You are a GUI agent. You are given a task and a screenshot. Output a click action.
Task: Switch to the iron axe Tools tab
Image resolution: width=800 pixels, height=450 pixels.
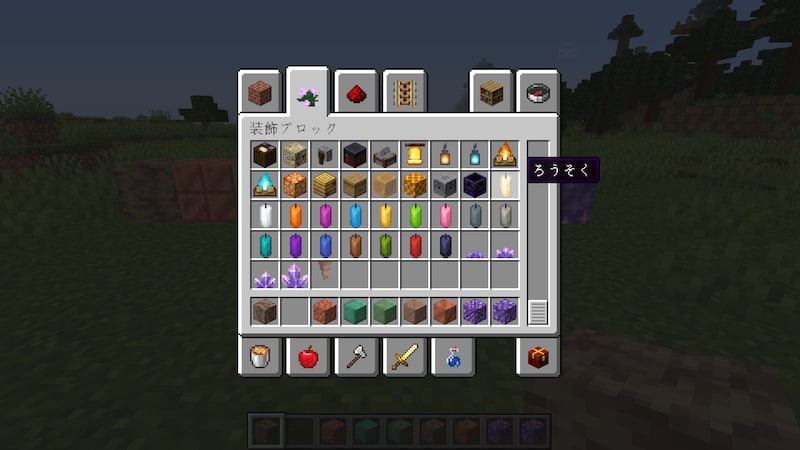(355, 356)
